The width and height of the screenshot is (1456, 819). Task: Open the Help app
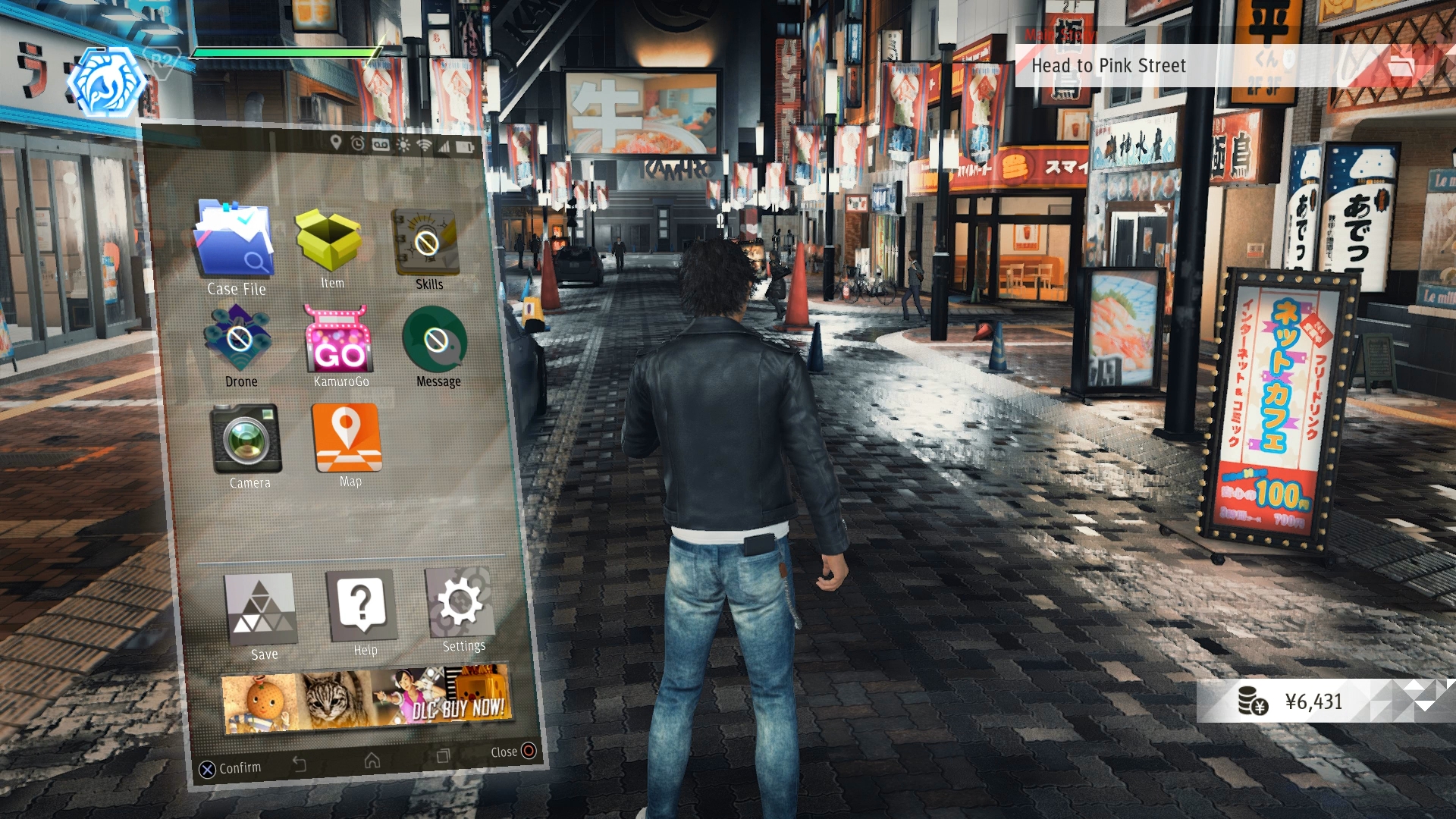362,605
